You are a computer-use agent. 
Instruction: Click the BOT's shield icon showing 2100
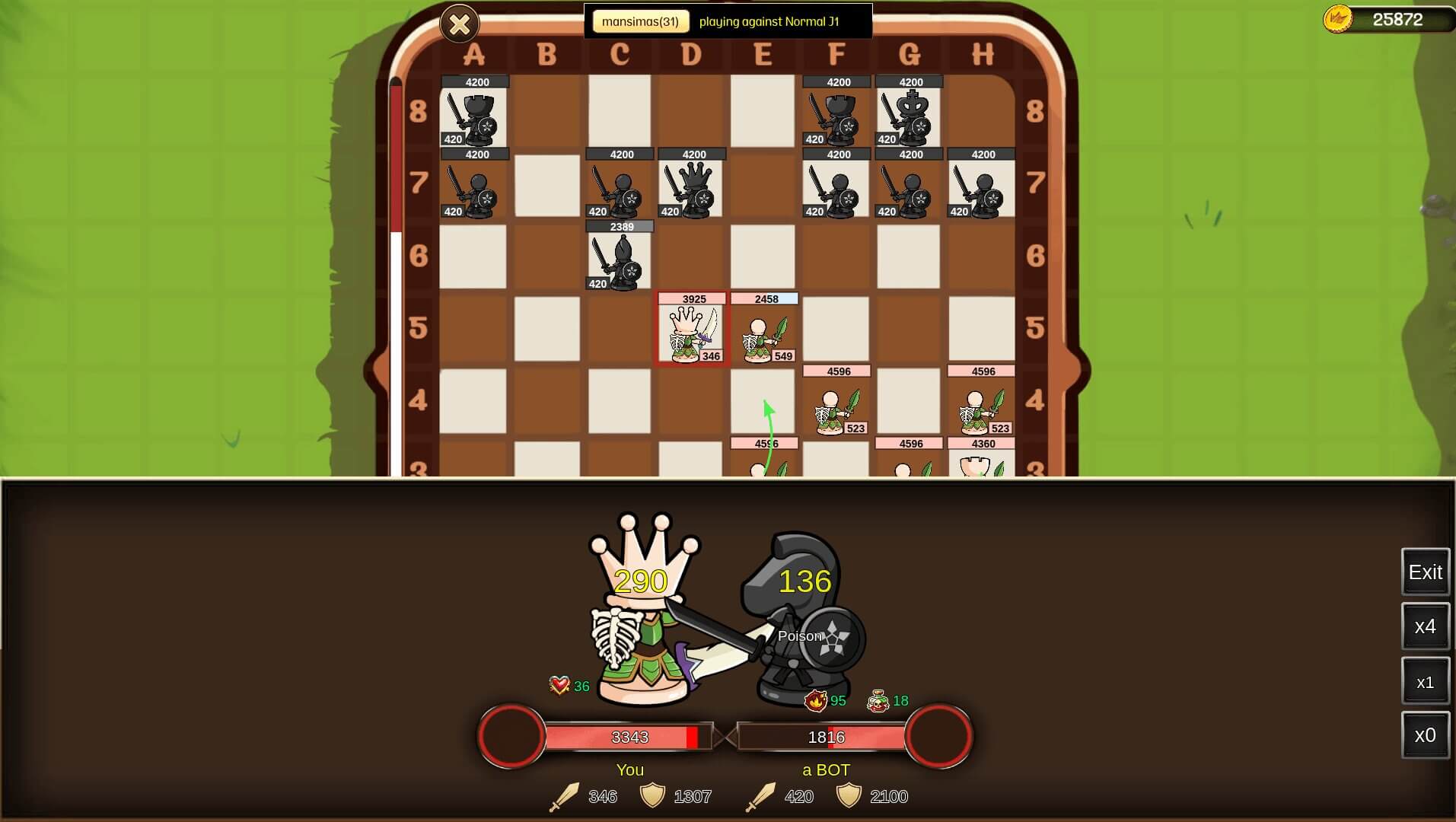point(847,797)
